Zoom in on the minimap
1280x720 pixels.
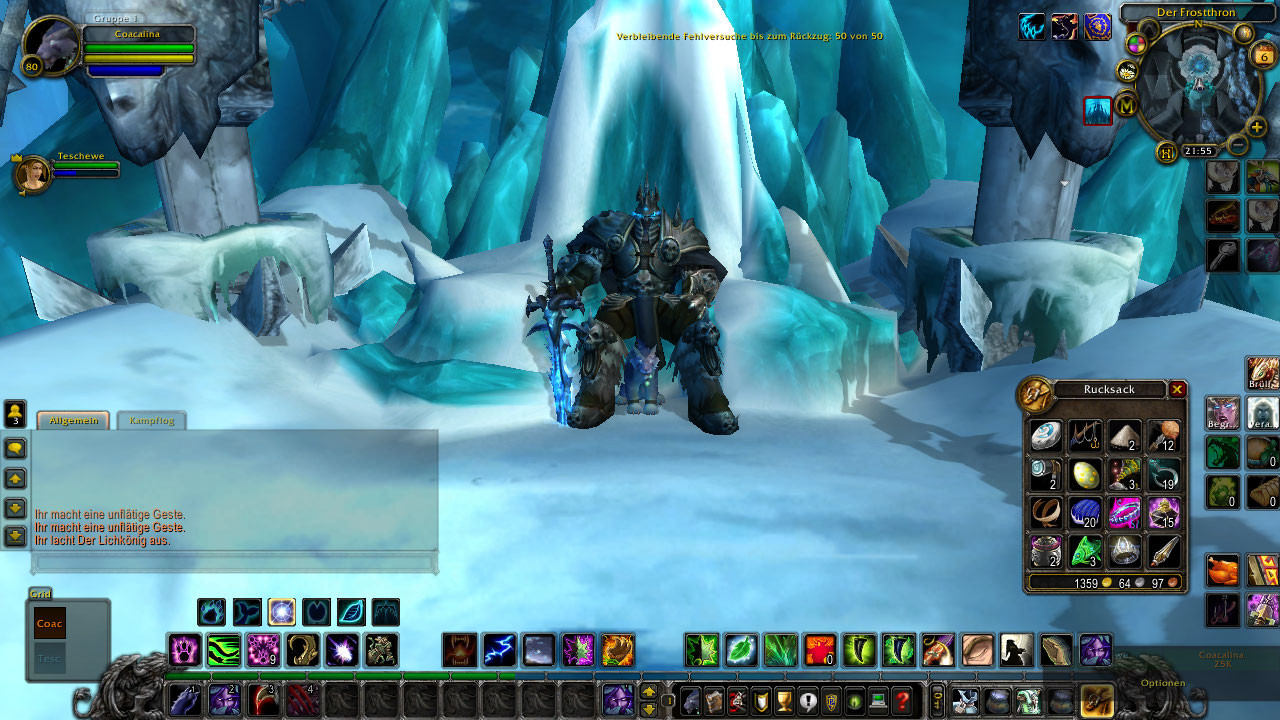pos(1257,128)
